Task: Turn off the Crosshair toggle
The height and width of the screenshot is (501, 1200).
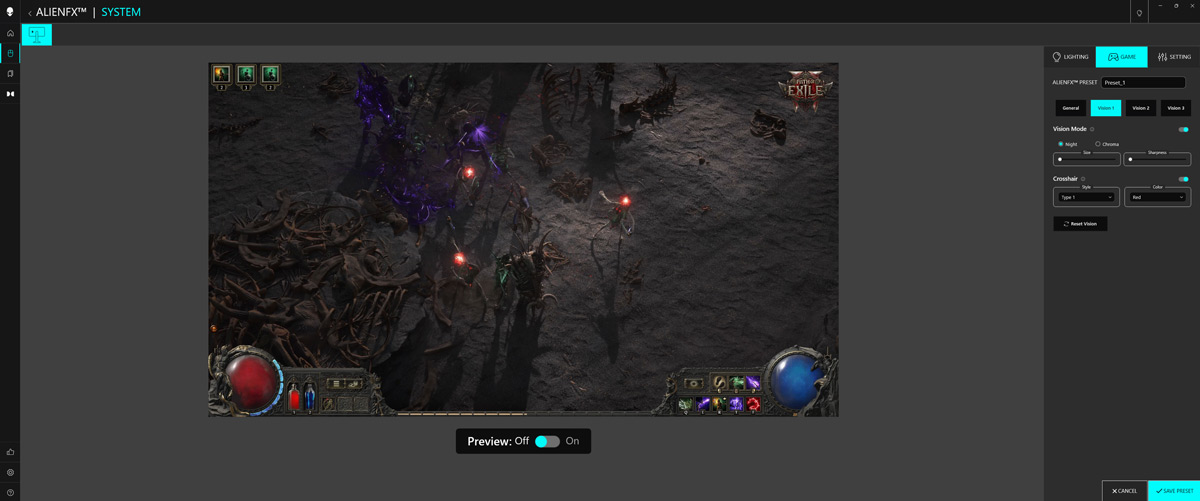Action: (1183, 179)
